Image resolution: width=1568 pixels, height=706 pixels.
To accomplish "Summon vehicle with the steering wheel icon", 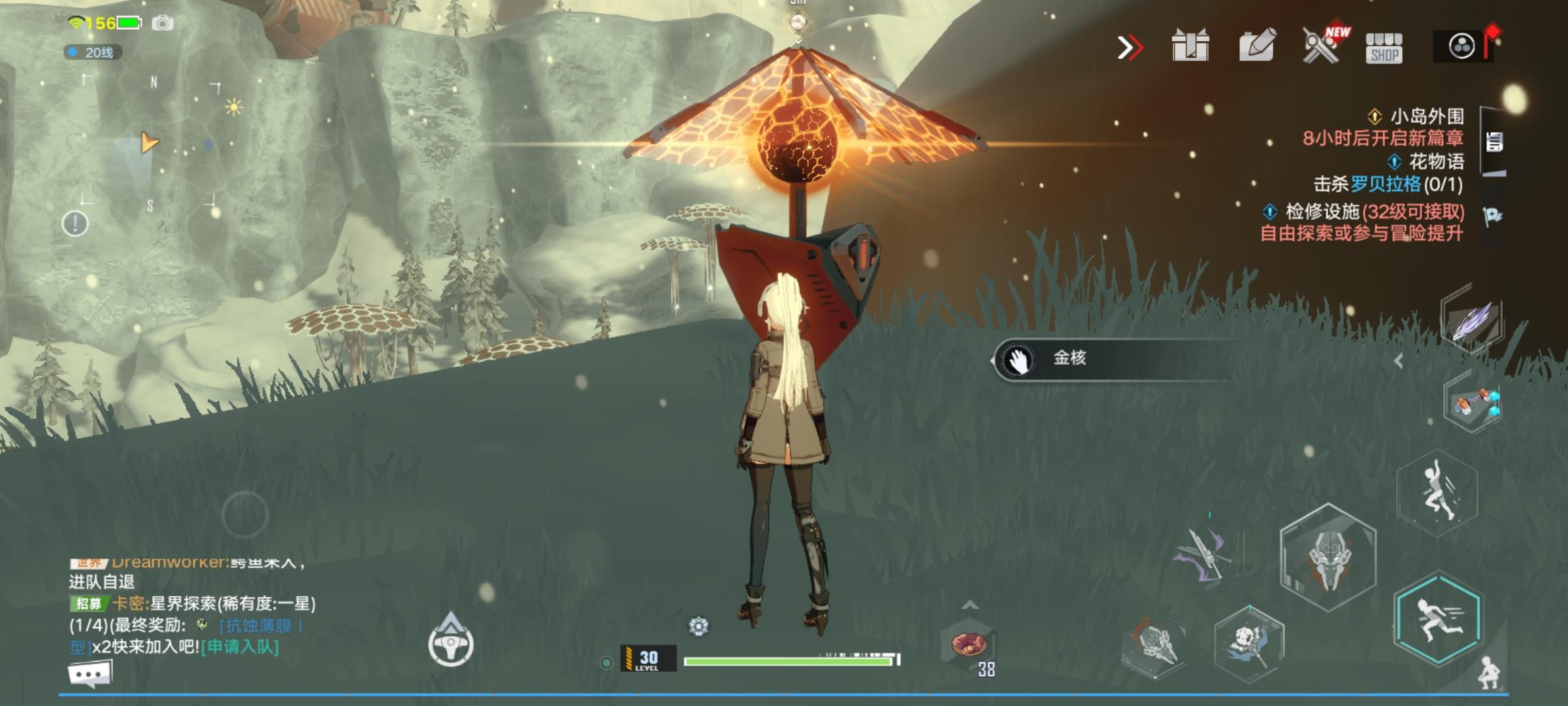I will 451,645.
